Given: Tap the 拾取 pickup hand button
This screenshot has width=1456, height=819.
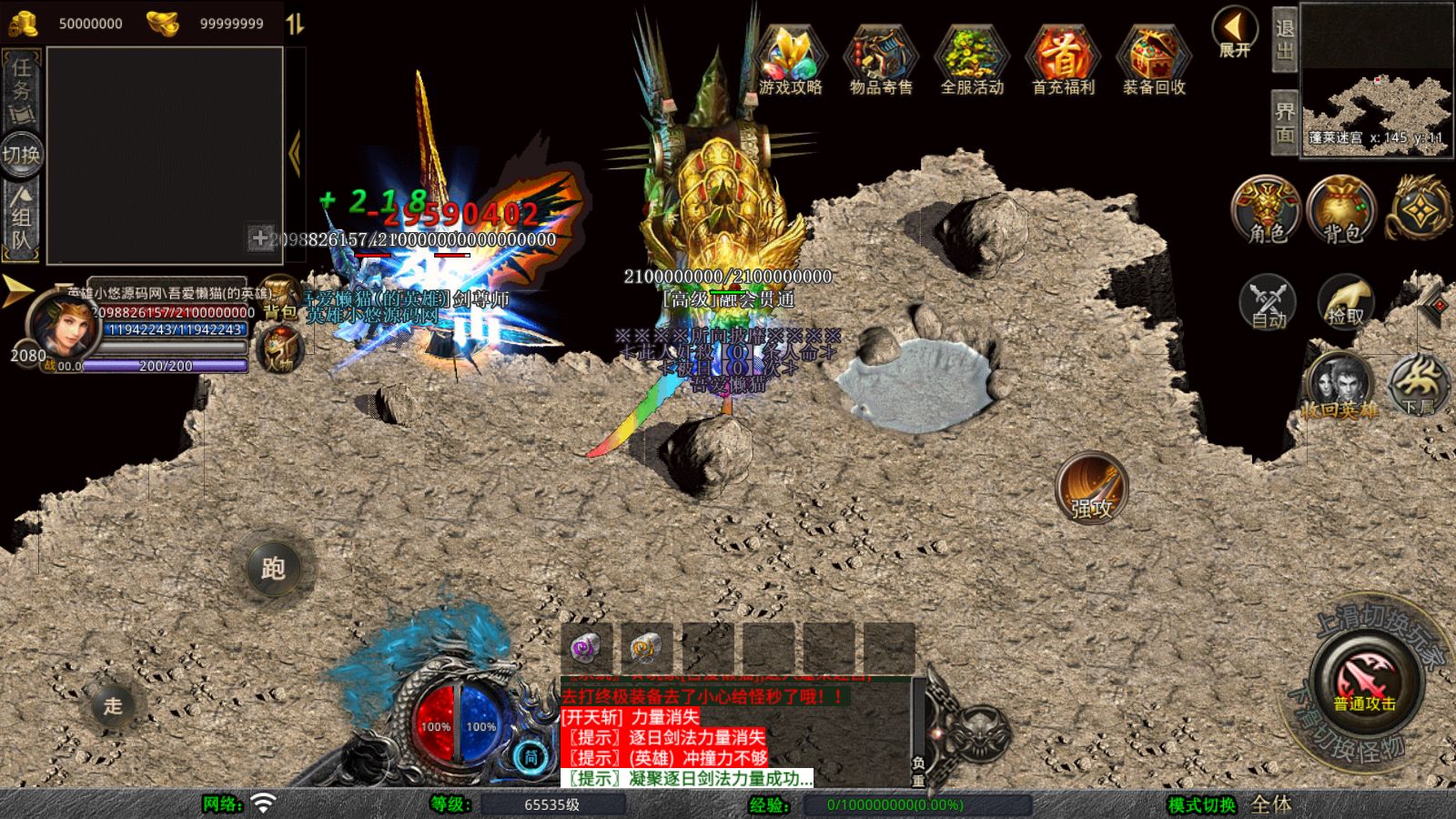Looking at the screenshot, I should [1345, 301].
